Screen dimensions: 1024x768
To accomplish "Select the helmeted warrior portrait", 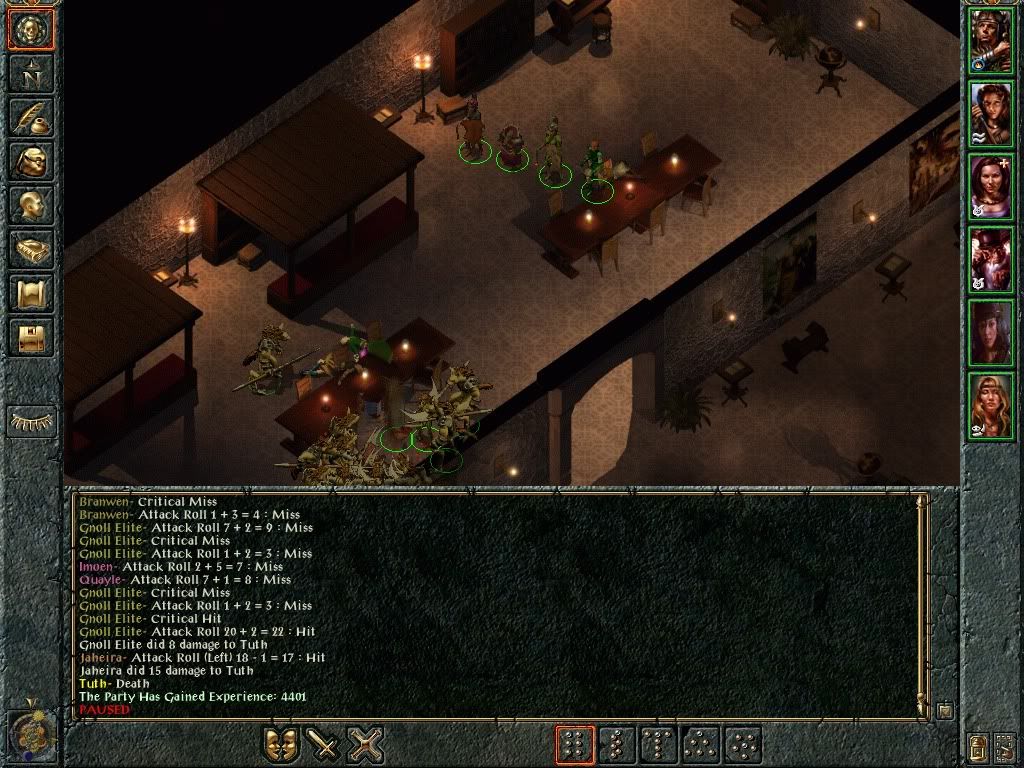I will click(x=991, y=42).
